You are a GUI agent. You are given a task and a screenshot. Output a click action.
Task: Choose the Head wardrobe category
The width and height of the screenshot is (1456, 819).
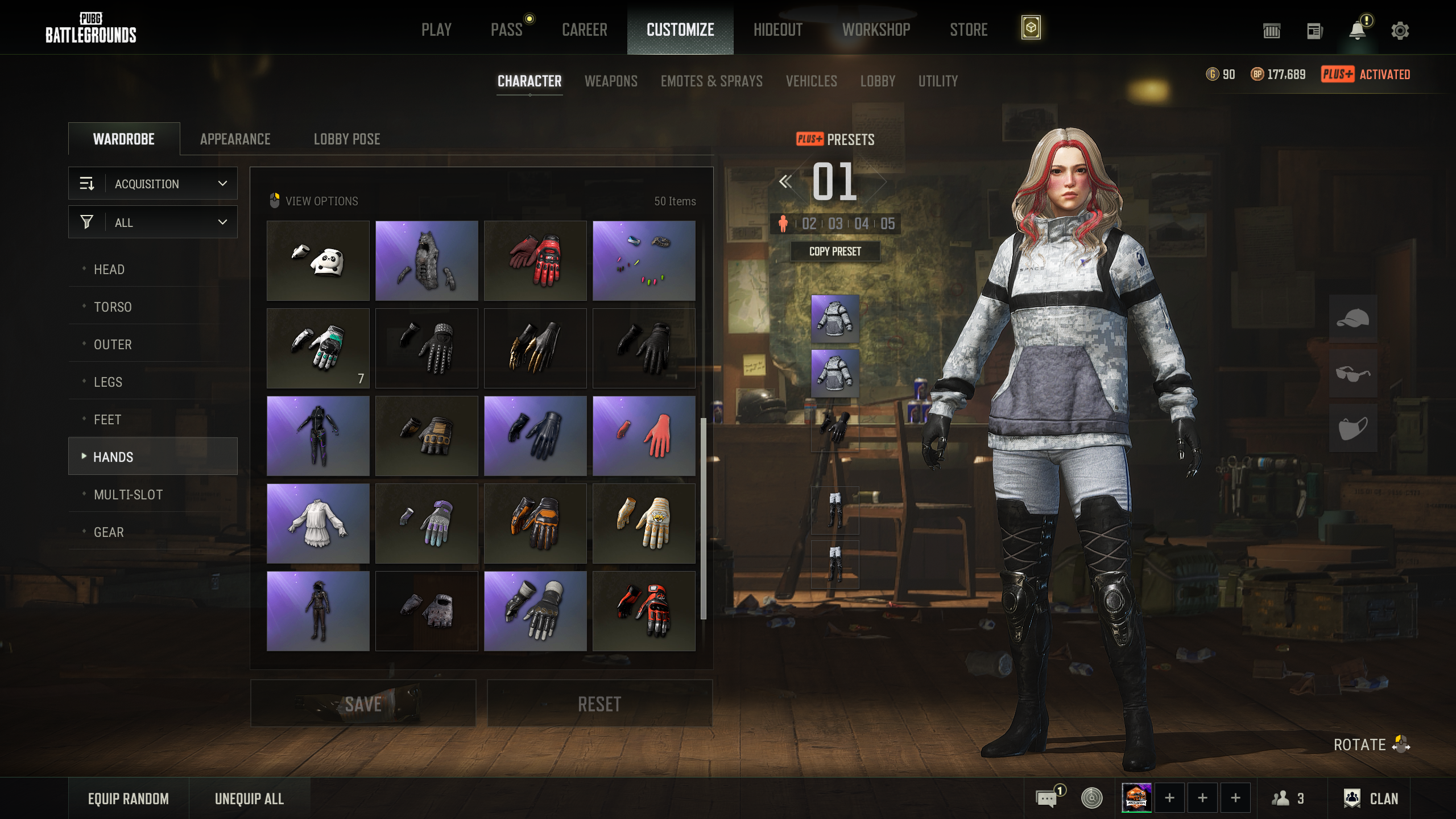point(109,270)
